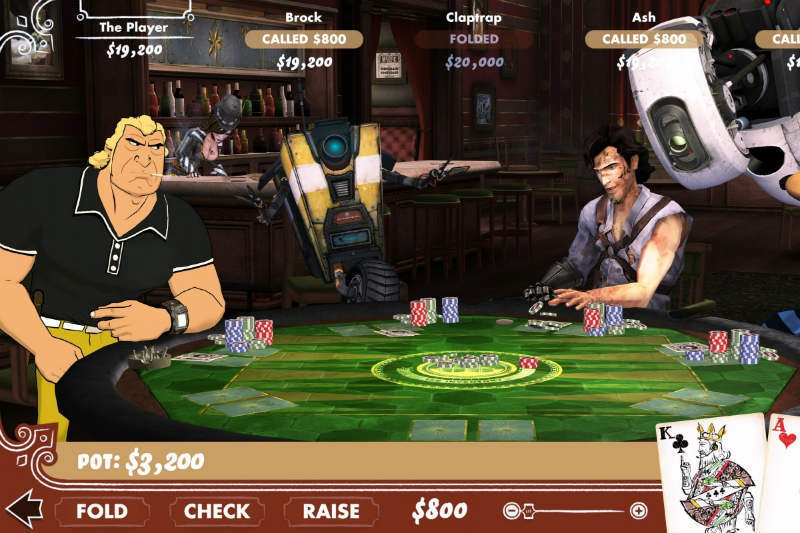Increase the bet with the plus button
800x533 pixels.
click(639, 511)
